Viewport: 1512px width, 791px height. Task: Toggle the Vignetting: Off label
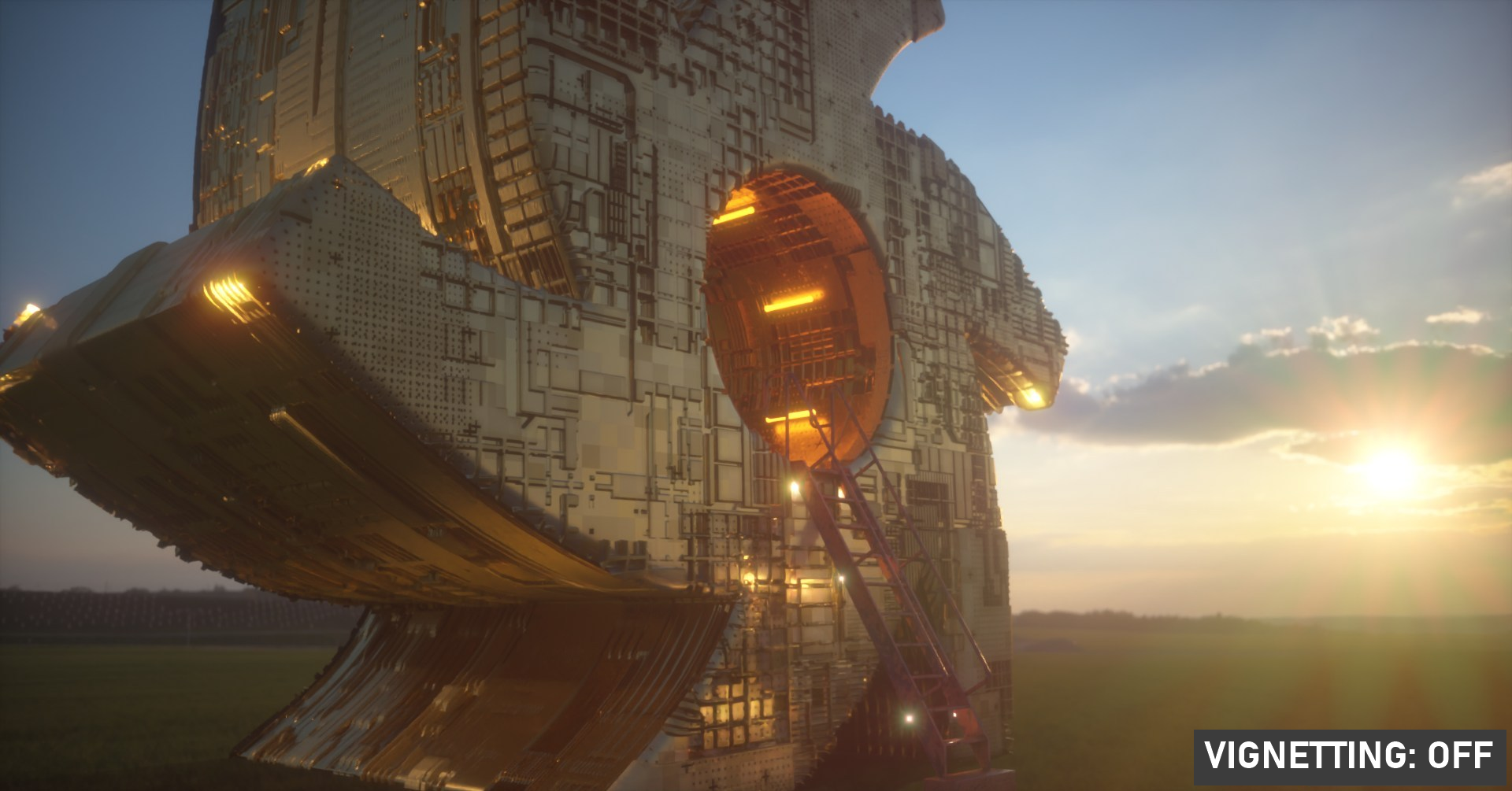[1349, 756]
